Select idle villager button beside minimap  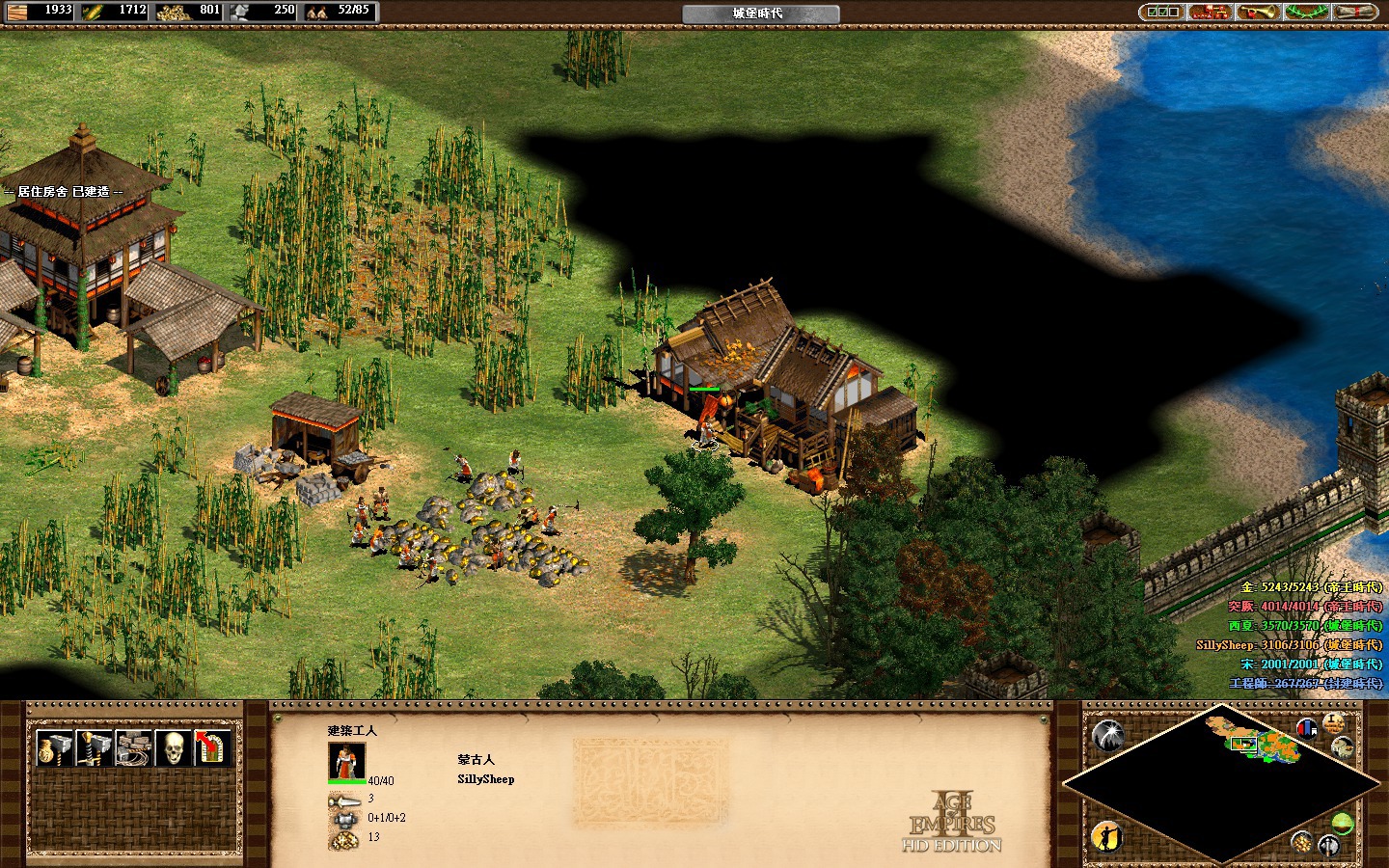(1108, 837)
